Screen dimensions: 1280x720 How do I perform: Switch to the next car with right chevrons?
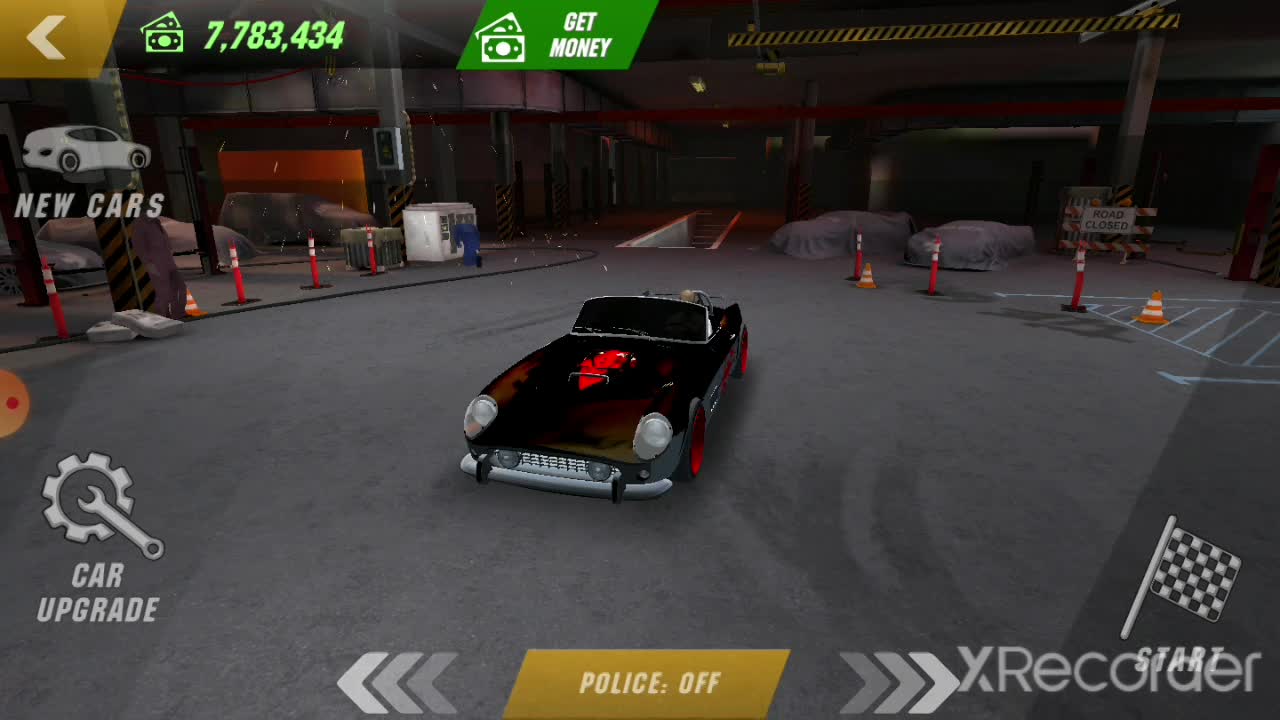pos(896,683)
